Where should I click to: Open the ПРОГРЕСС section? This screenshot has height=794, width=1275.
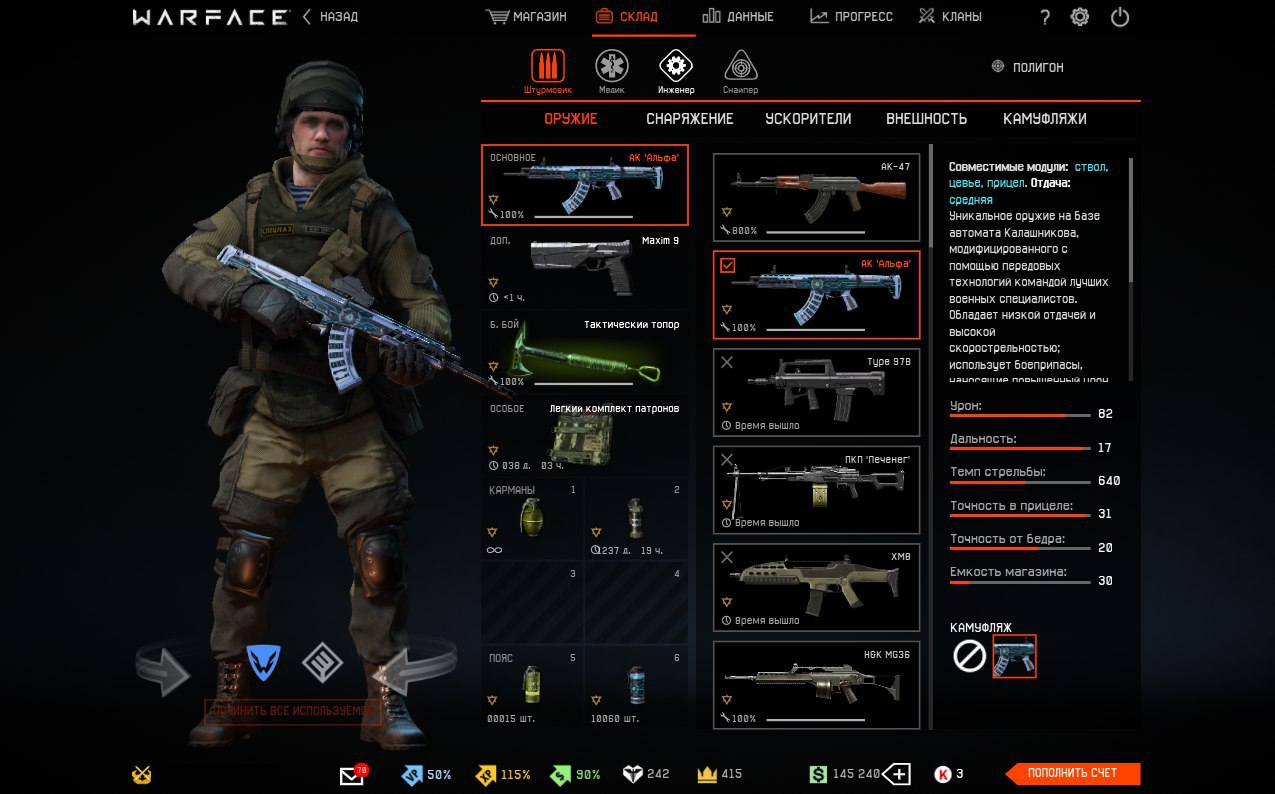click(x=851, y=17)
